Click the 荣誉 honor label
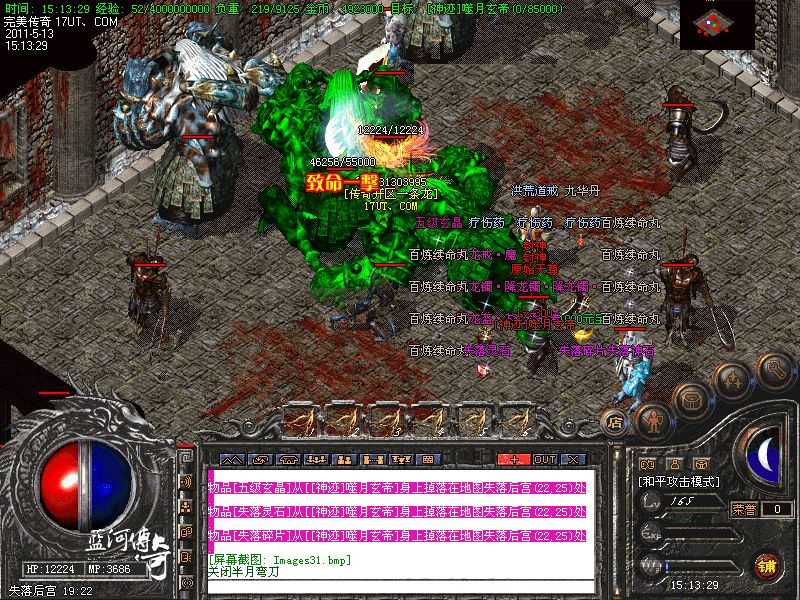The height and width of the screenshot is (600, 800). tap(743, 509)
